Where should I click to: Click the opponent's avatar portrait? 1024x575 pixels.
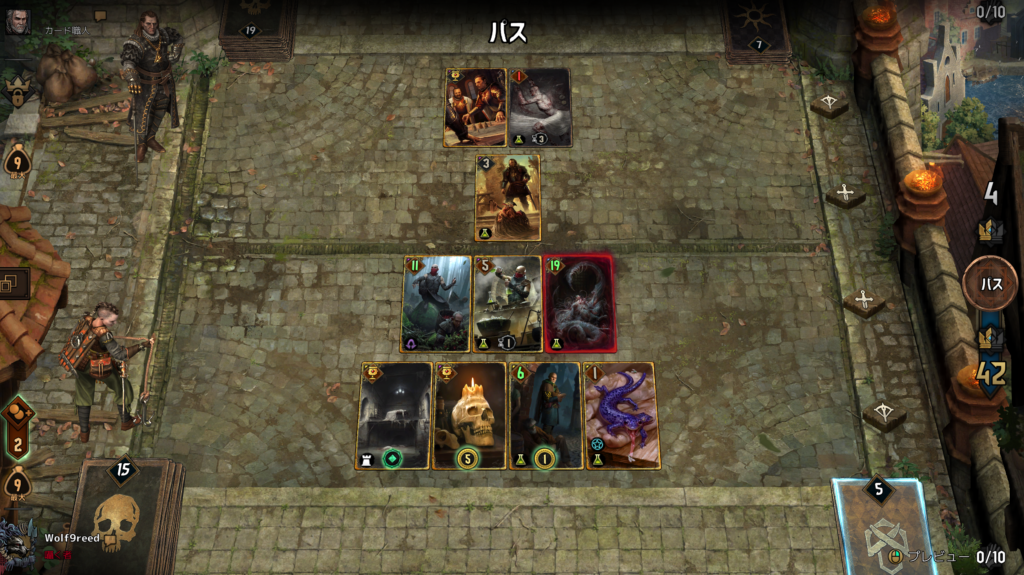(17, 21)
